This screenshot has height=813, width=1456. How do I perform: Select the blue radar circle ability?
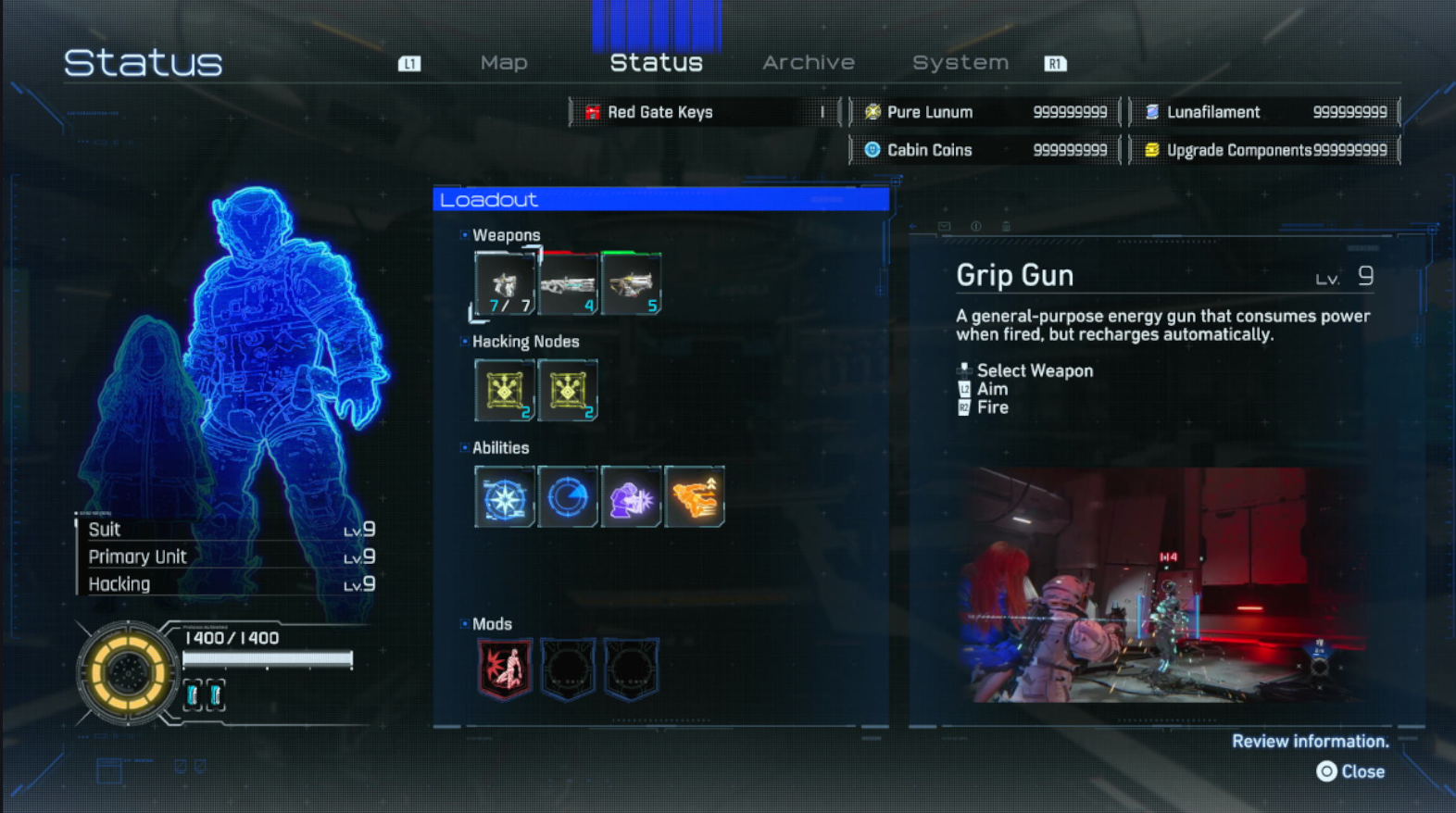pyautogui.click(x=568, y=497)
